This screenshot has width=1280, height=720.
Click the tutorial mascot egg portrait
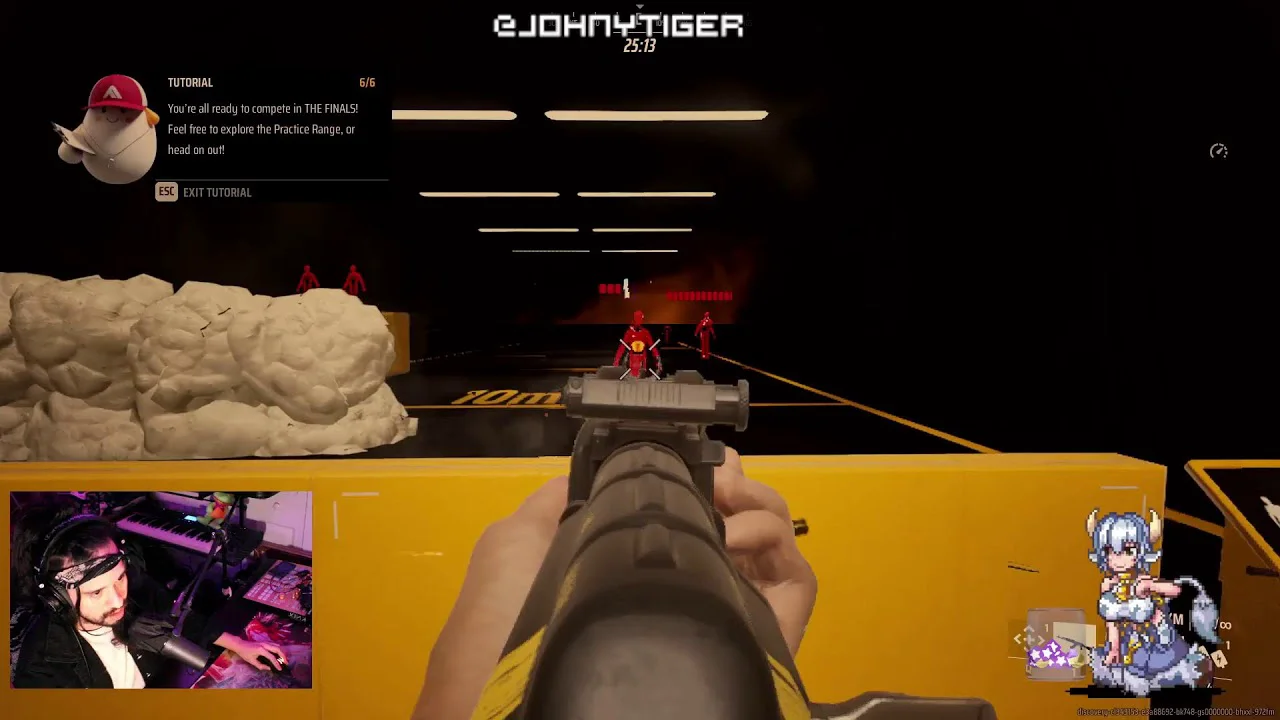click(111, 130)
